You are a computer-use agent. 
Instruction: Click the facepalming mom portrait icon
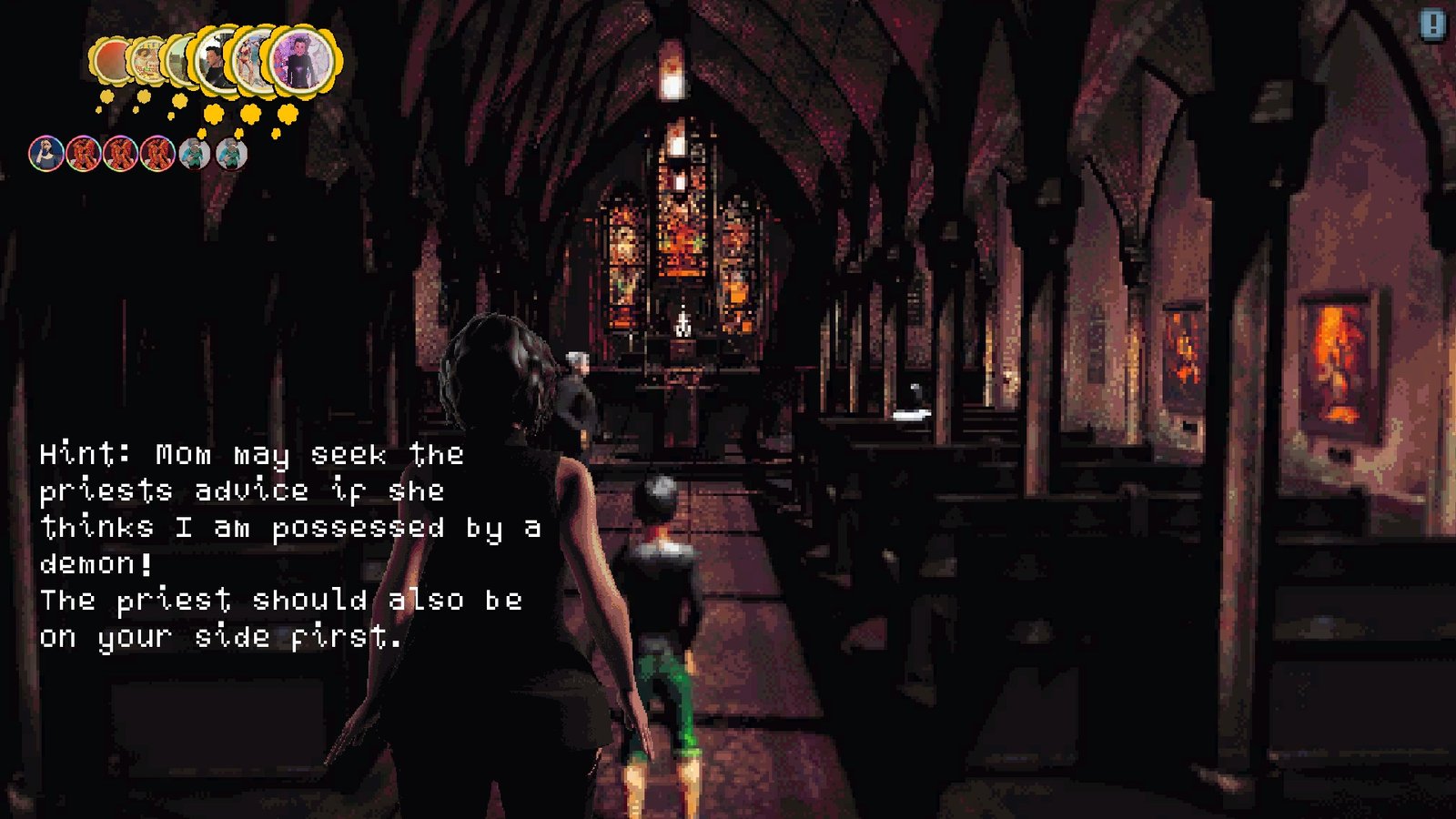tap(45, 154)
